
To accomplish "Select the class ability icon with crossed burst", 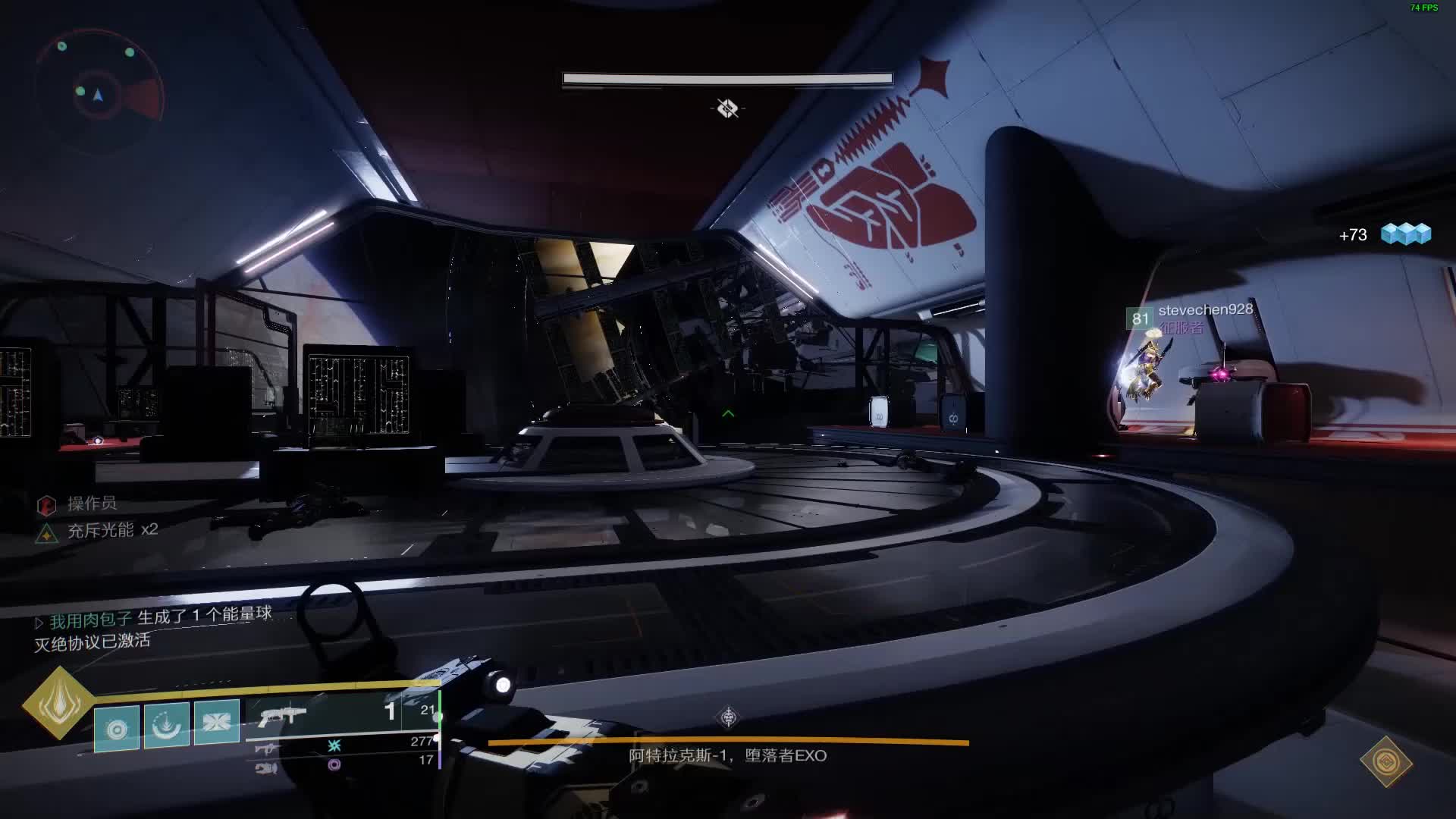I will (217, 723).
